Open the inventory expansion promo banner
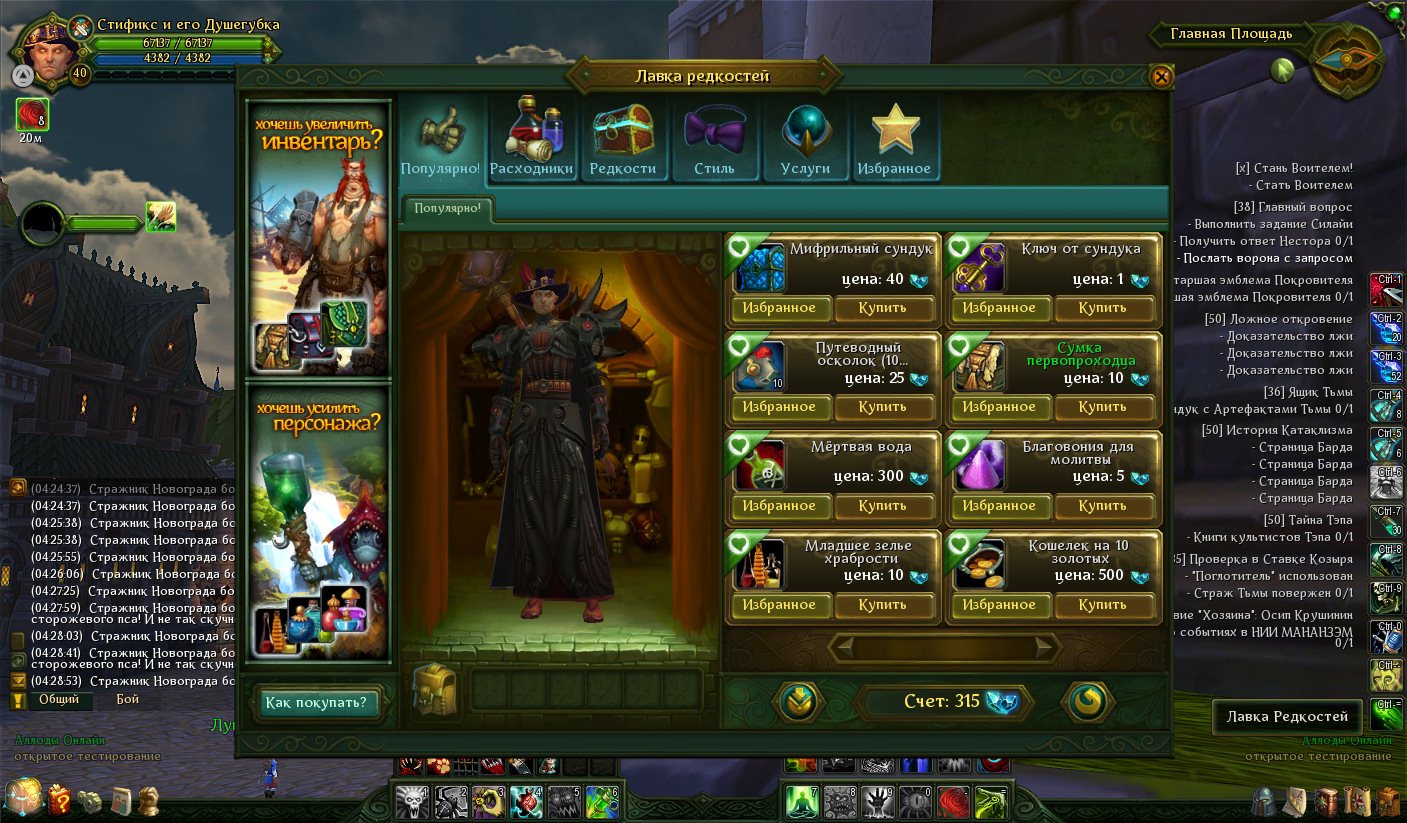 tap(317, 237)
